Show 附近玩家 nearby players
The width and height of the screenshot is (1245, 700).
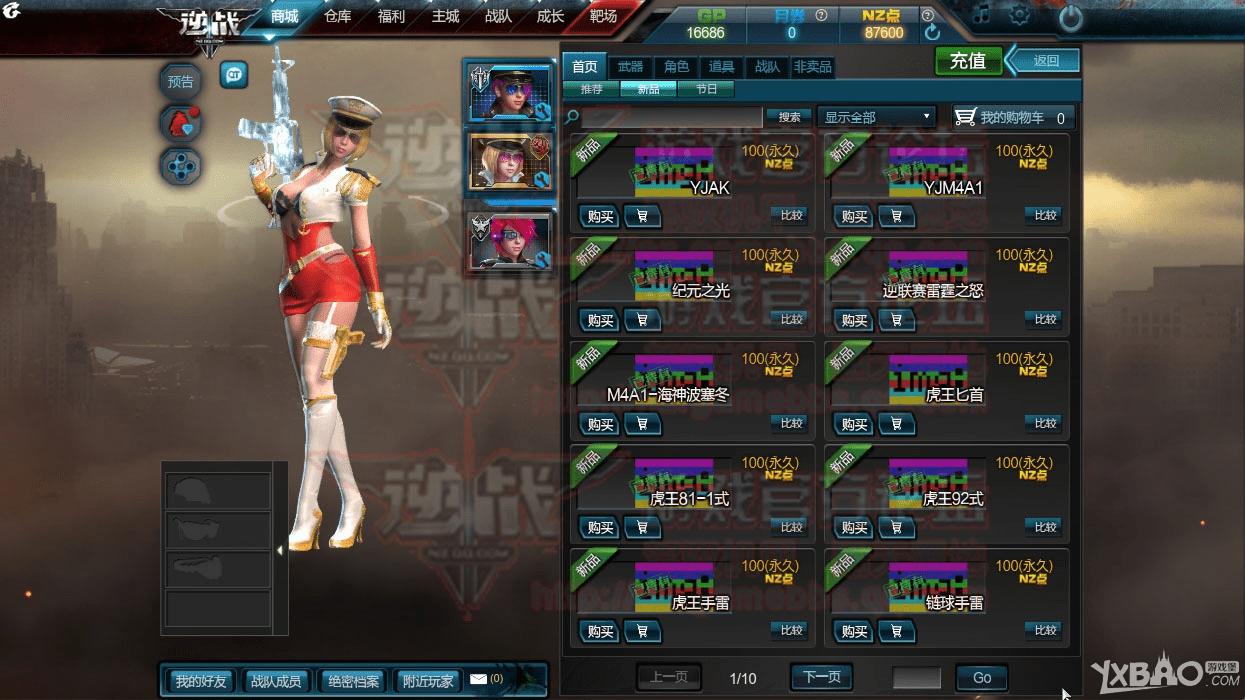point(428,681)
